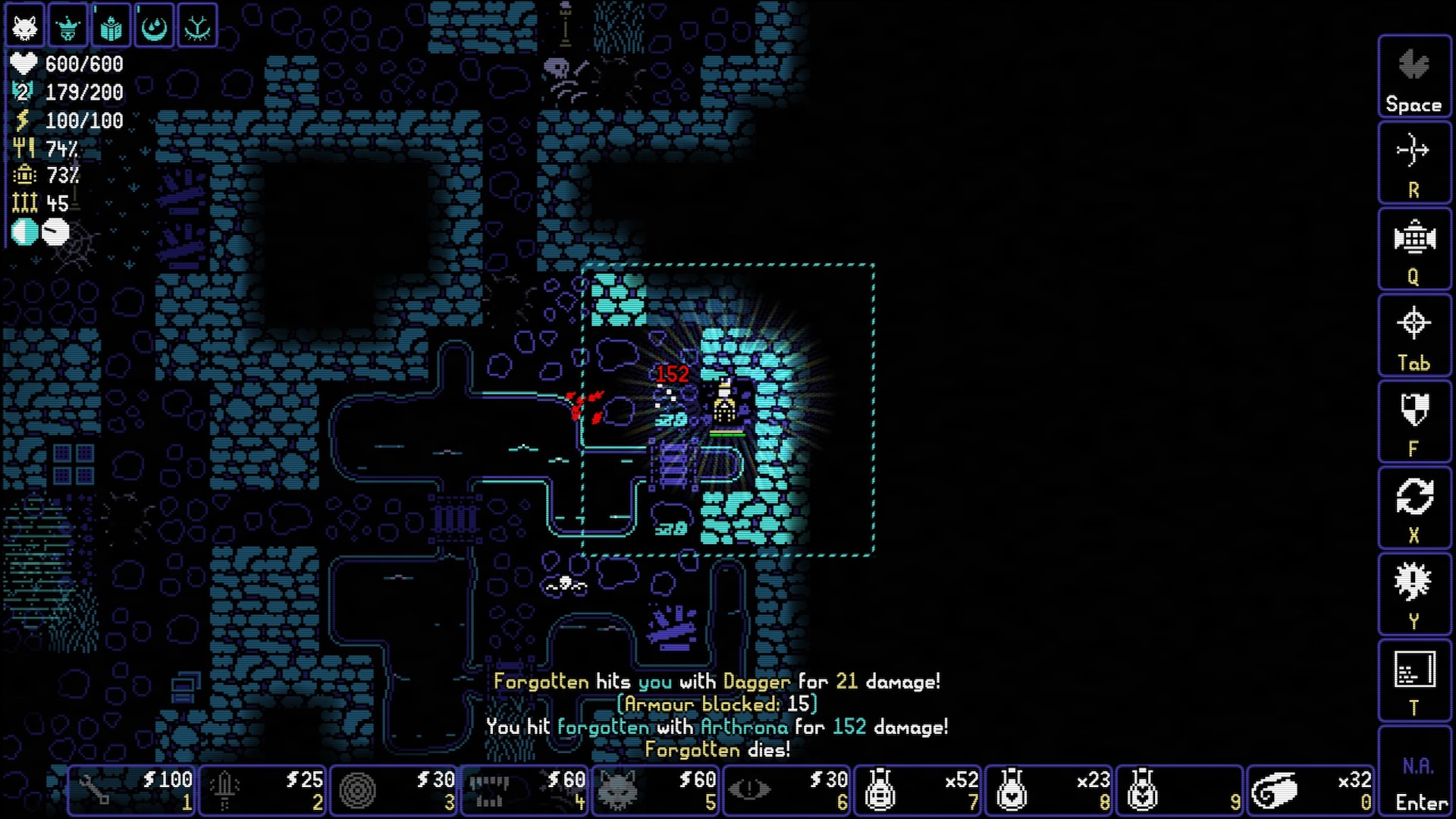Use the eye ability in slot 6
The height and width of the screenshot is (819, 1456).
(x=787, y=790)
